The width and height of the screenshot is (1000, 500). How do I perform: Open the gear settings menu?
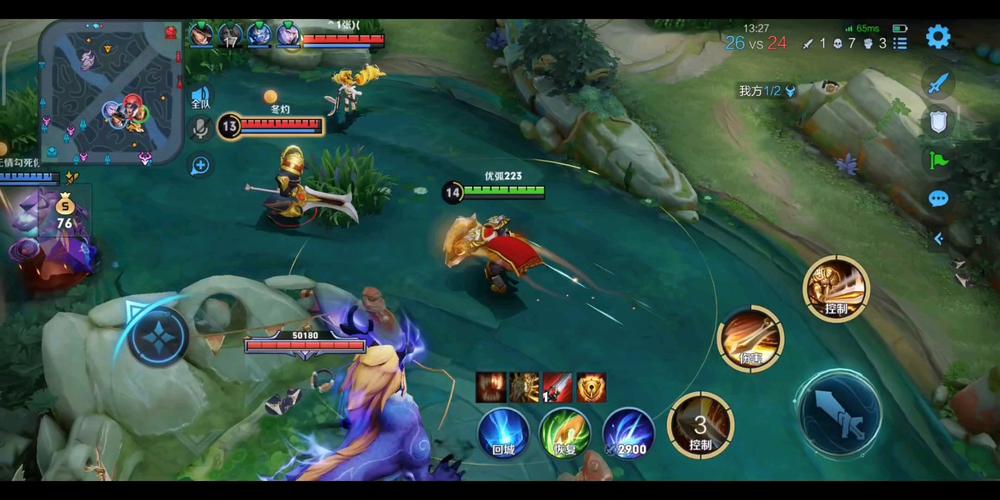(937, 37)
